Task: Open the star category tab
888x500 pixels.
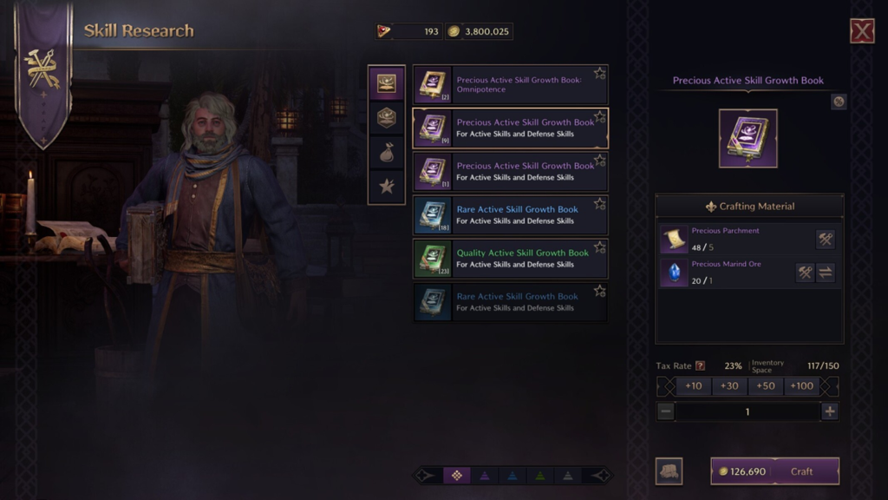Action: coord(386,186)
